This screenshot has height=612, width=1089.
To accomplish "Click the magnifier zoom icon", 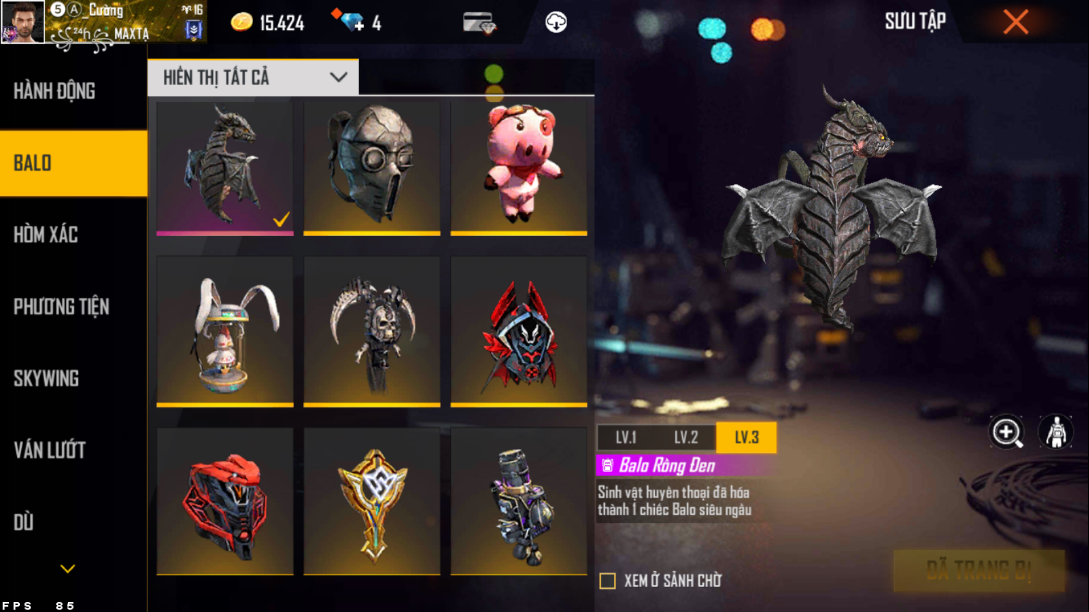I will [1006, 432].
